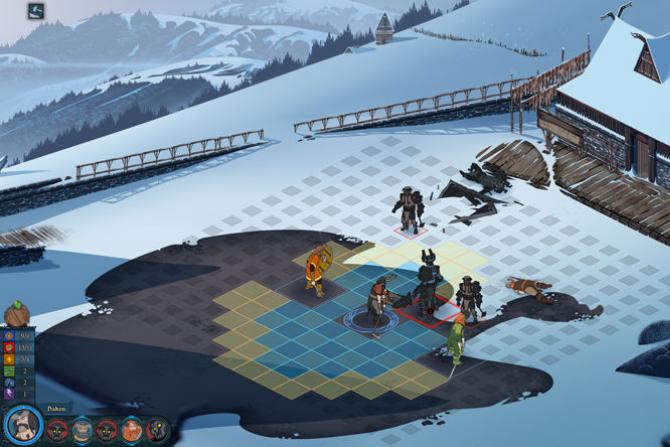This screenshot has width=670, height=447.
Task: Use the war horn above the stats
Action: coord(17,314)
